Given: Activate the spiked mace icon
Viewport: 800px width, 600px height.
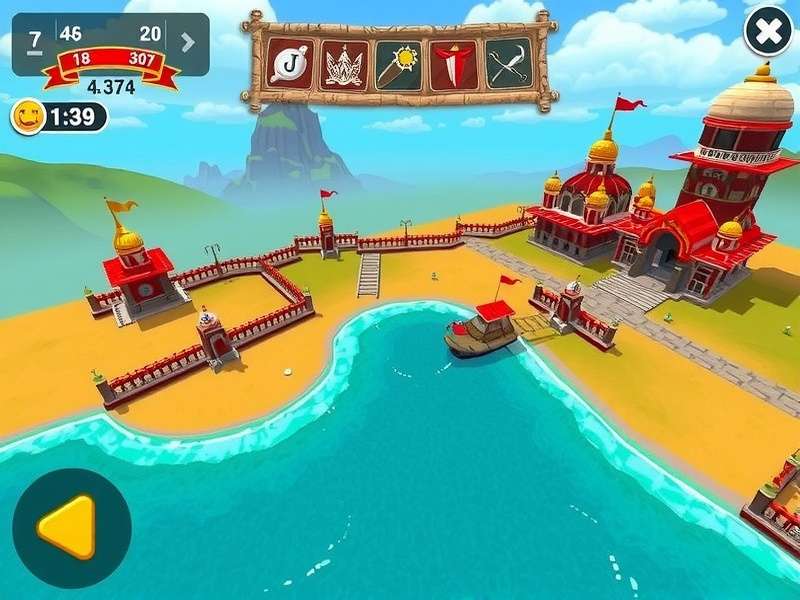Looking at the screenshot, I should [x=398, y=64].
